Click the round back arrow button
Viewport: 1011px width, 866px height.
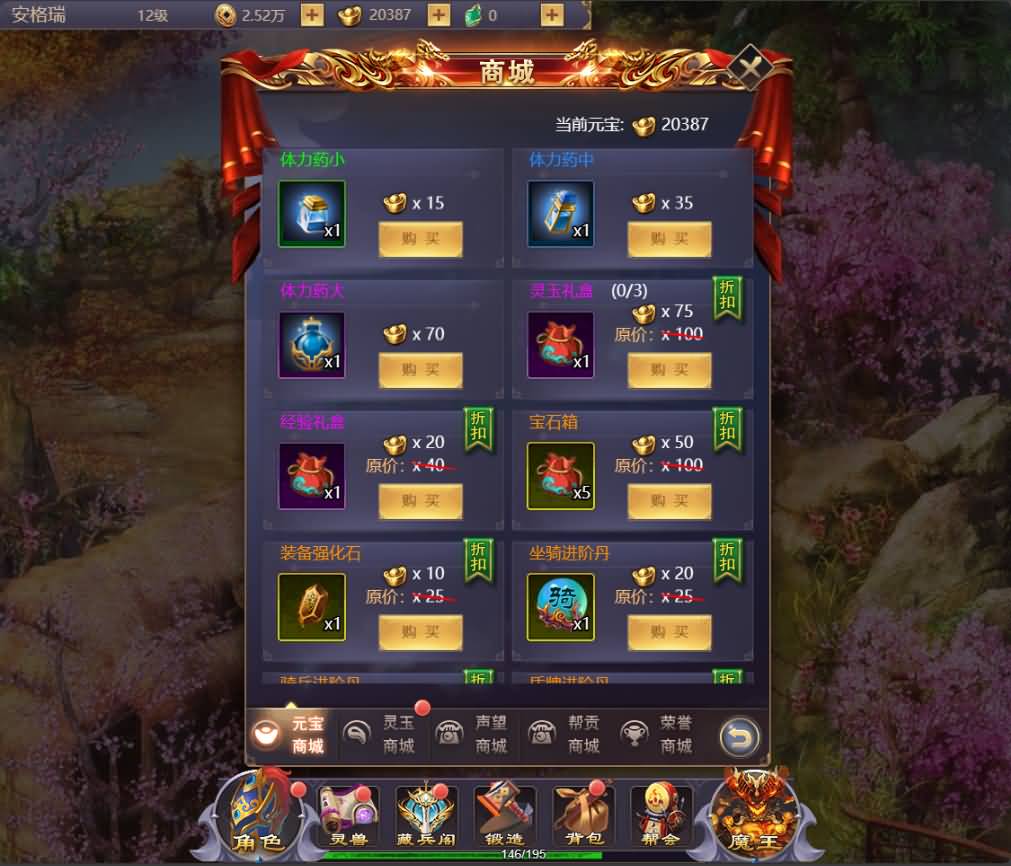click(x=739, y=738)
